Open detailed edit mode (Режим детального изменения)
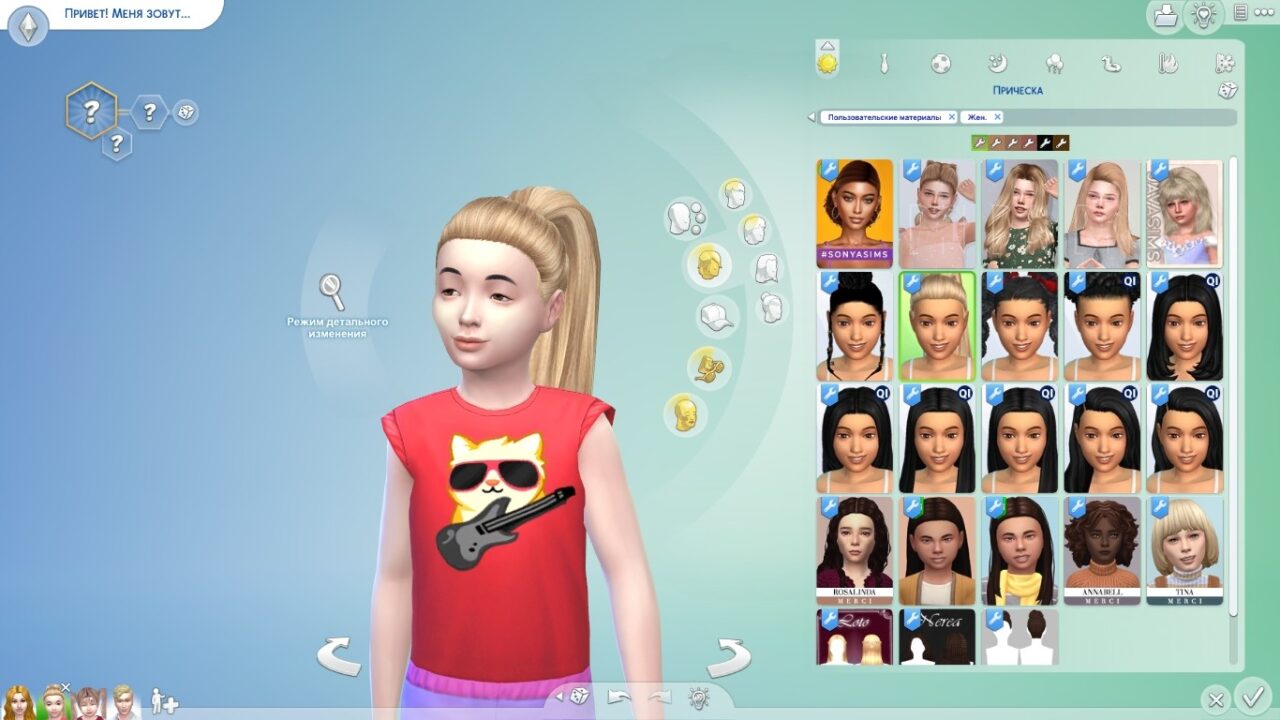 333,292
